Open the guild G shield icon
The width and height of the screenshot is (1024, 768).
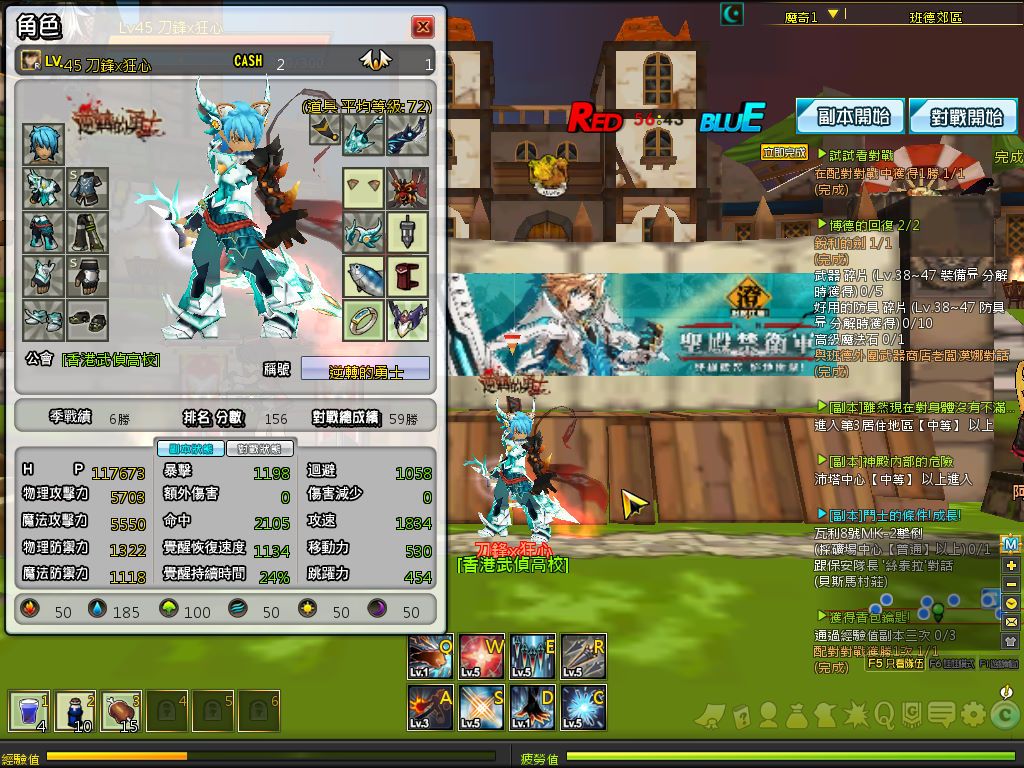point(912,714)
